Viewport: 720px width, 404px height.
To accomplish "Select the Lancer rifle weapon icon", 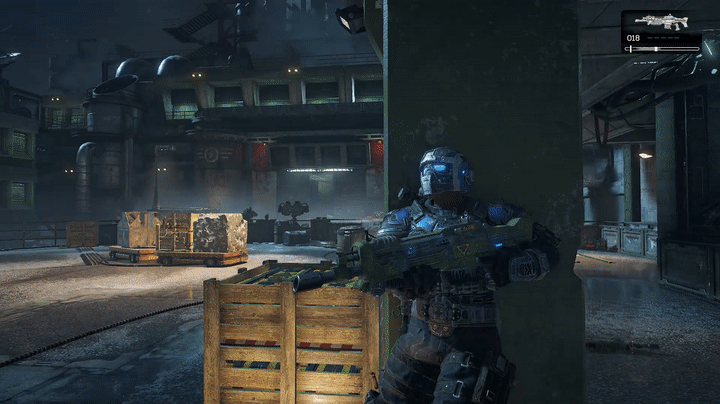I will tap(661, 21).
